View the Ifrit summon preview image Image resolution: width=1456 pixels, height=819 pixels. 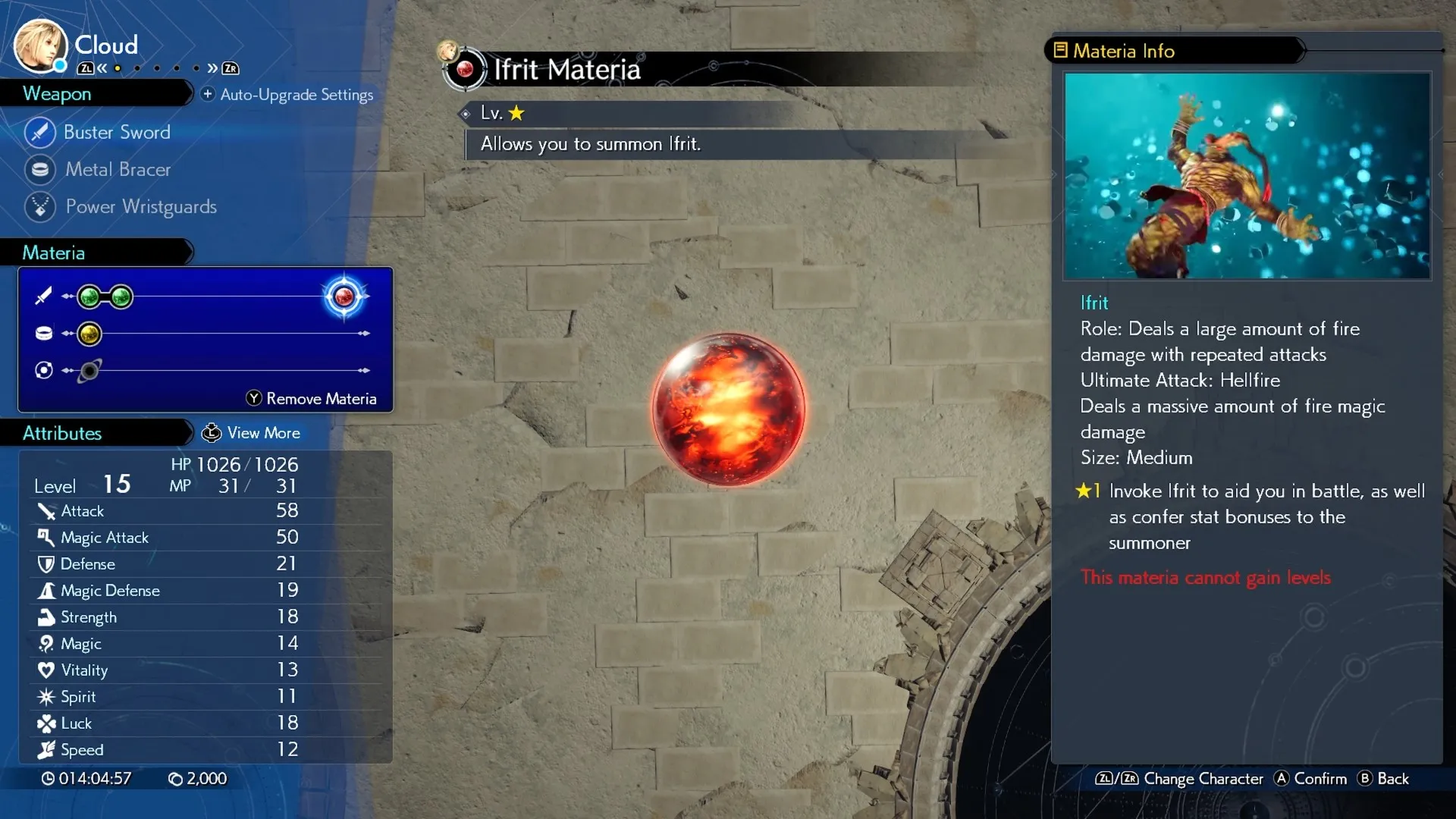click(x=1247, y=176)
